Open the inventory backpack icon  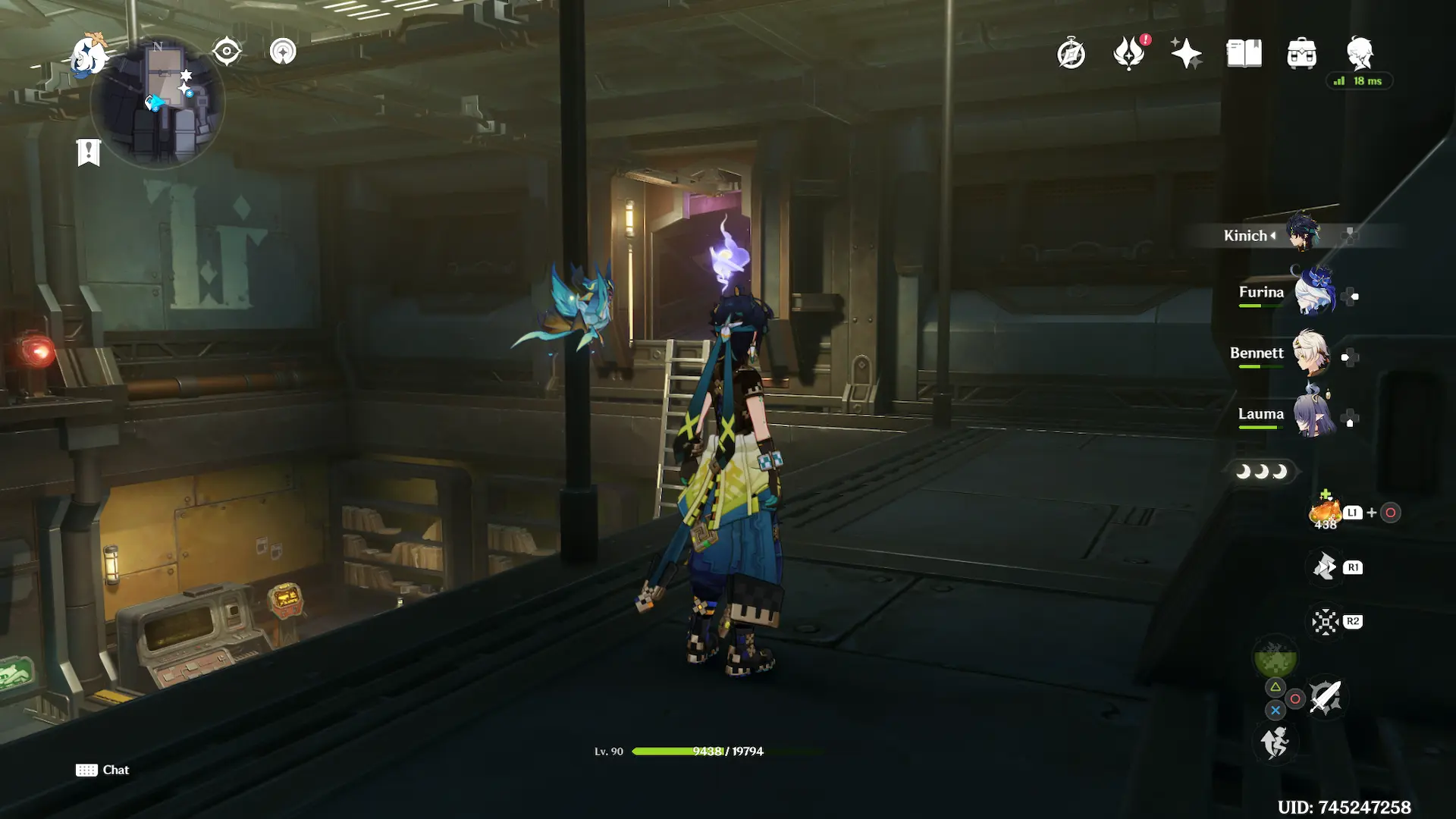point(1301,54)
